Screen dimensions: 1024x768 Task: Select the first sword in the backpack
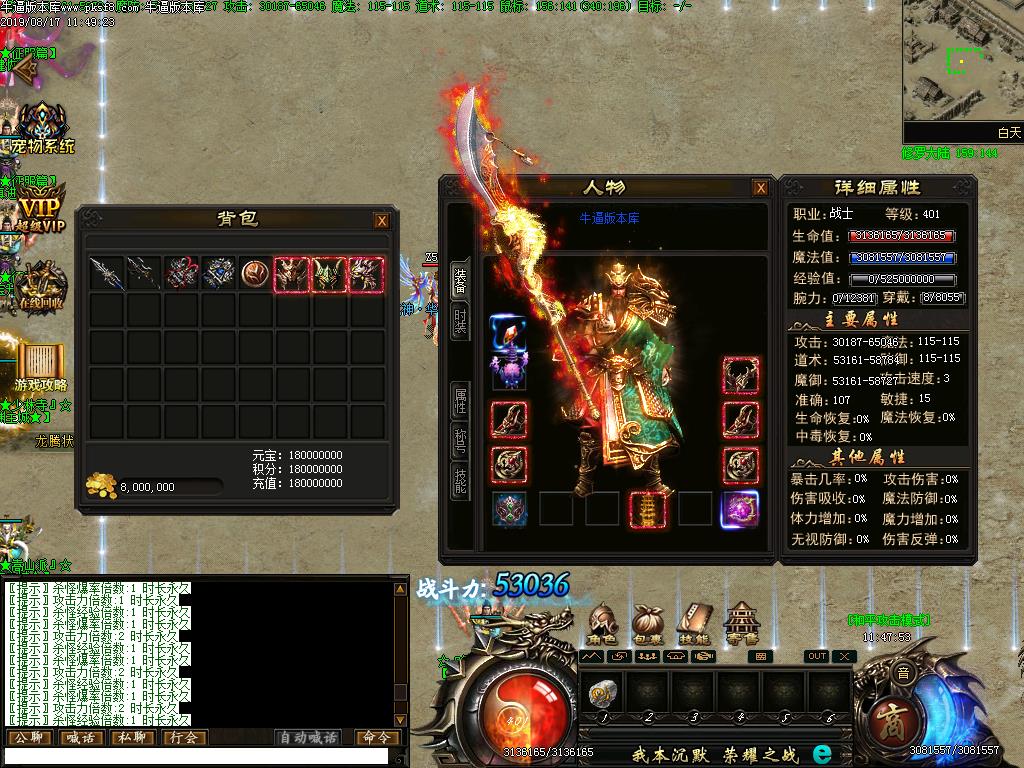click(105, 273)
